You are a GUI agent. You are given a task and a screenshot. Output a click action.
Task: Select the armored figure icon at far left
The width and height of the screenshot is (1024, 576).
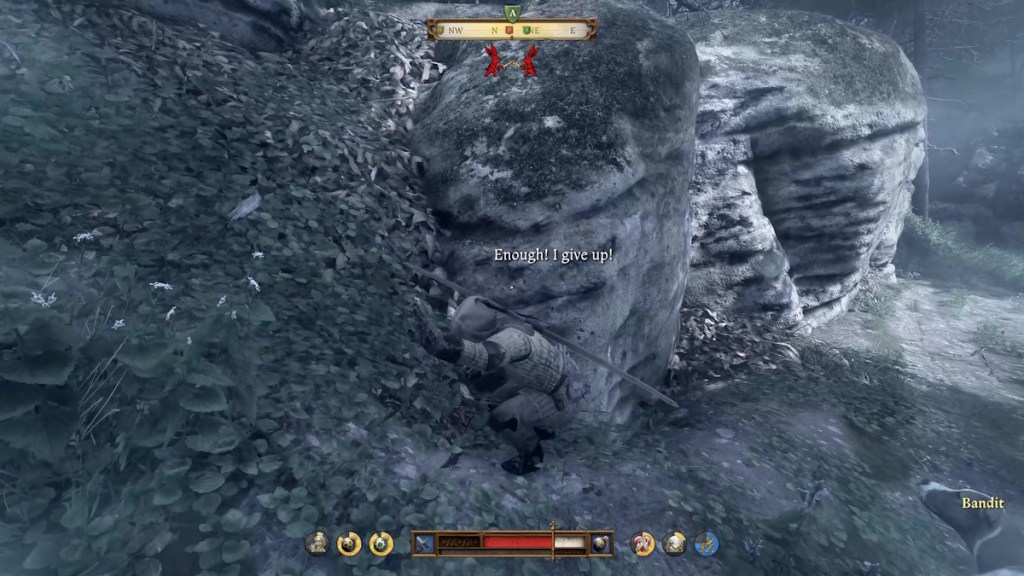tap(318, 543)
